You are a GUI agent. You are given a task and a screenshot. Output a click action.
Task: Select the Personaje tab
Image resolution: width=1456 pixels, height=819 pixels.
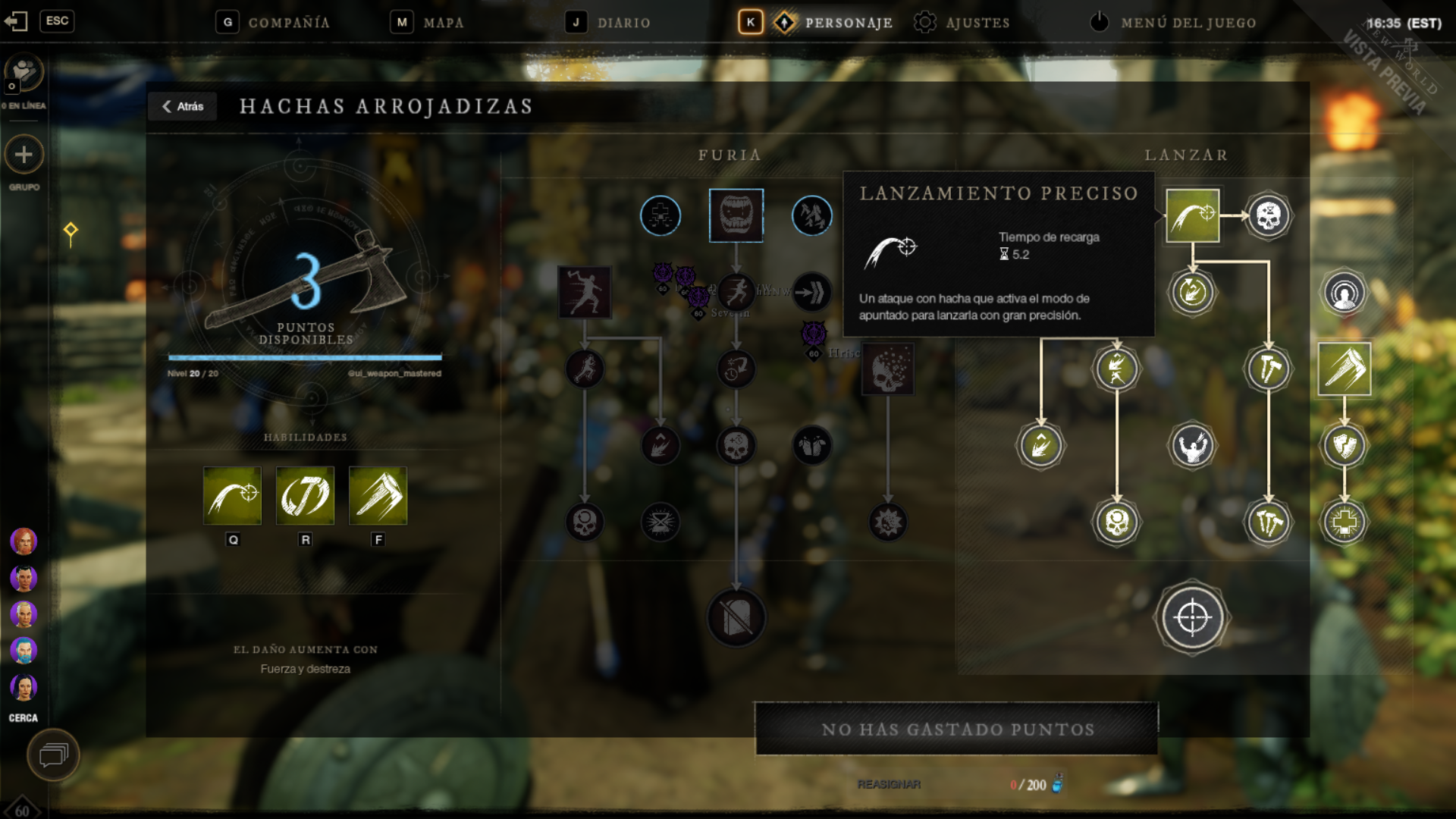pyautogui.click(x=833, y=23)
